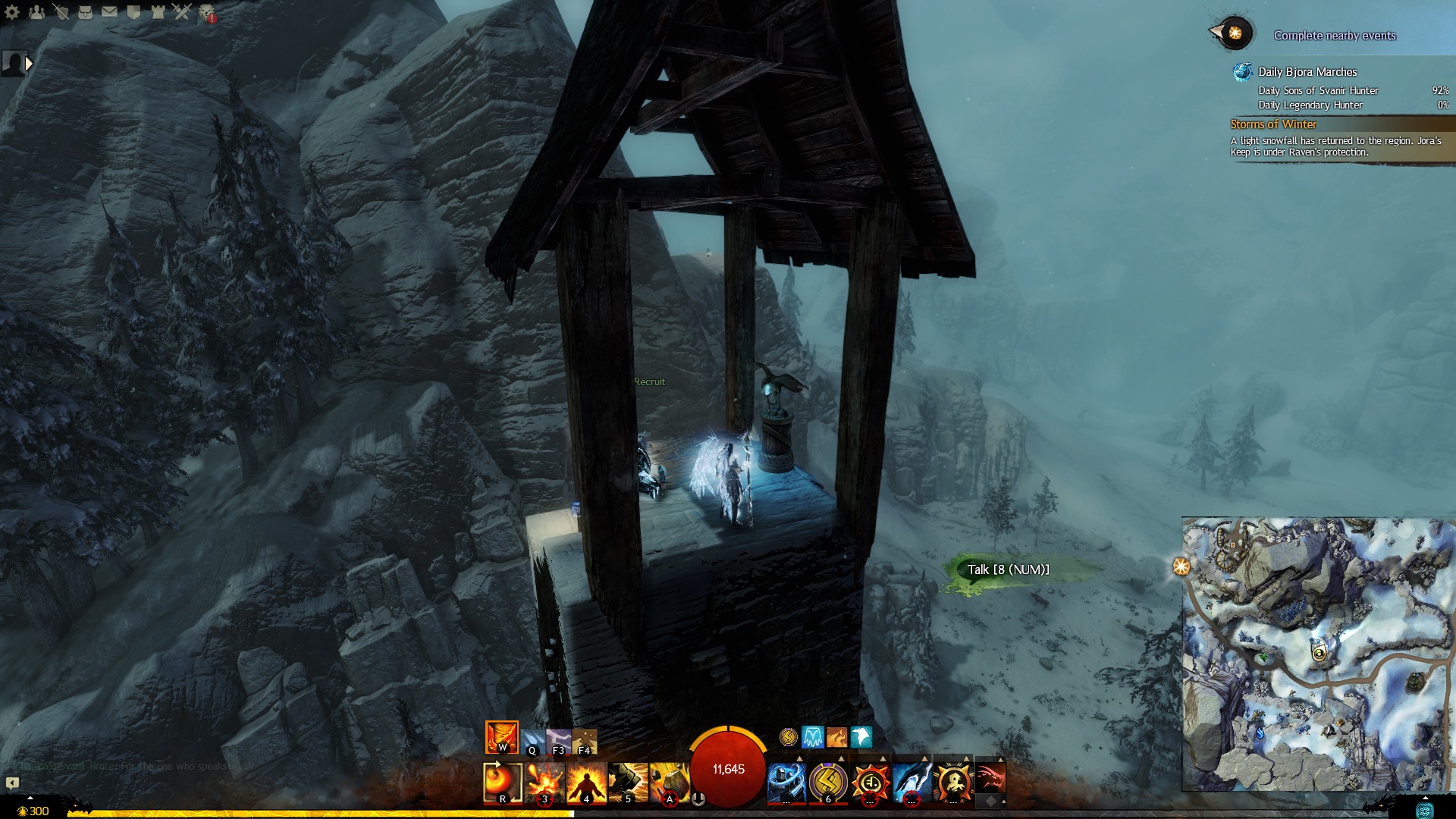
Task: Activate the fireball weapon skill
Action: click(x=502, y=782)
